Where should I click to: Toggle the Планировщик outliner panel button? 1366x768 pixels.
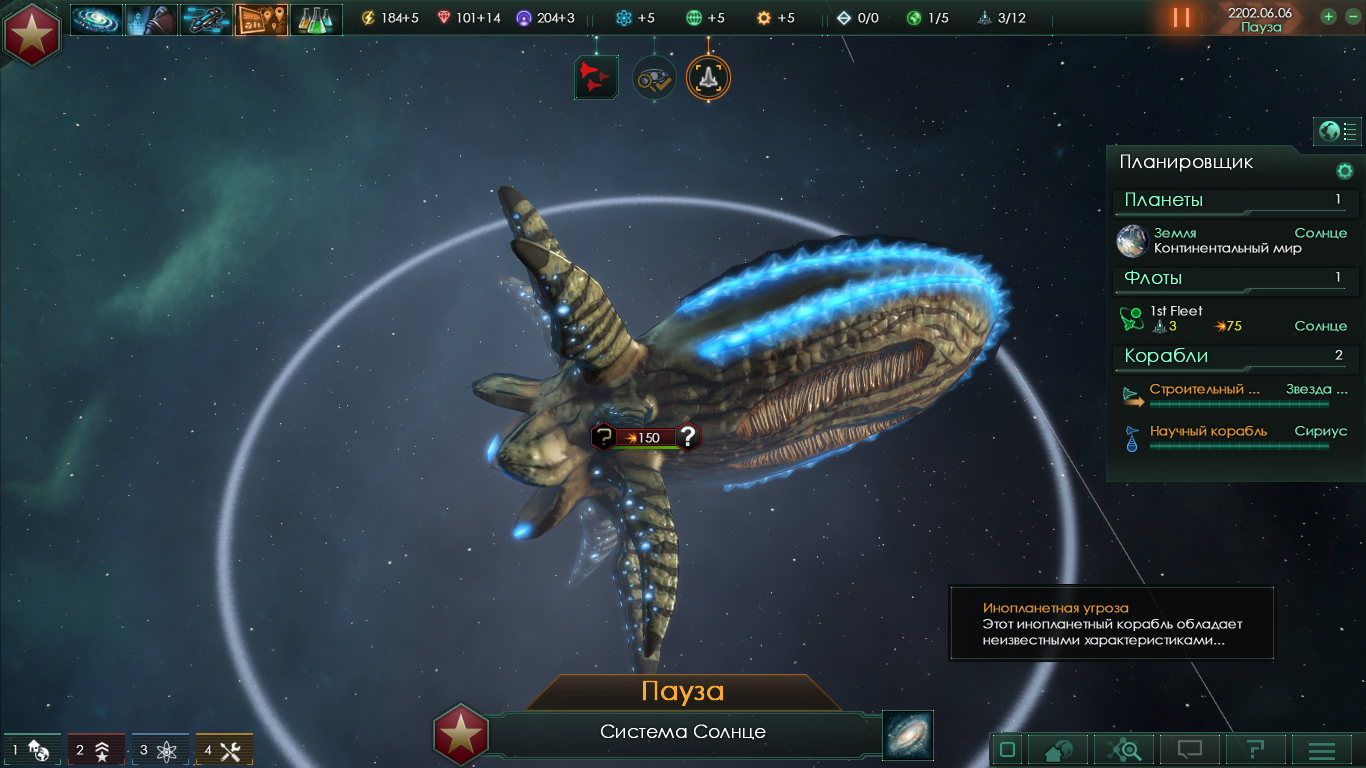(1337, 131)
